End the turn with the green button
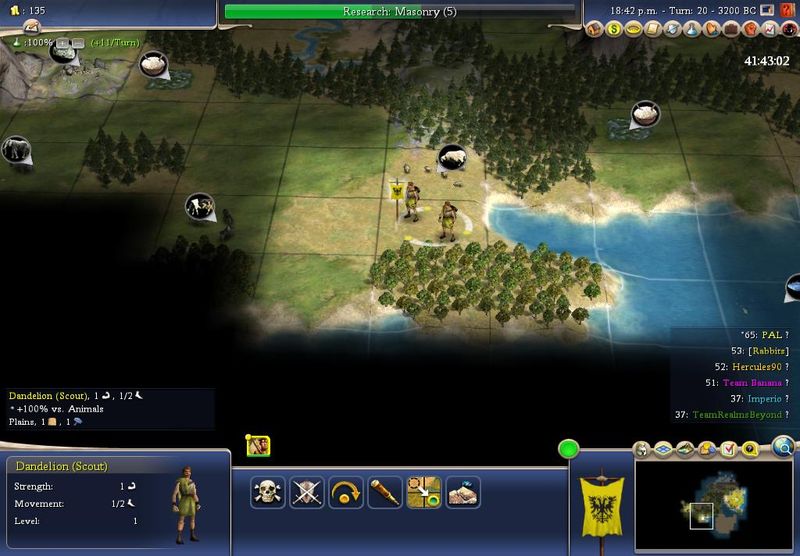 (x=569, y=450)
